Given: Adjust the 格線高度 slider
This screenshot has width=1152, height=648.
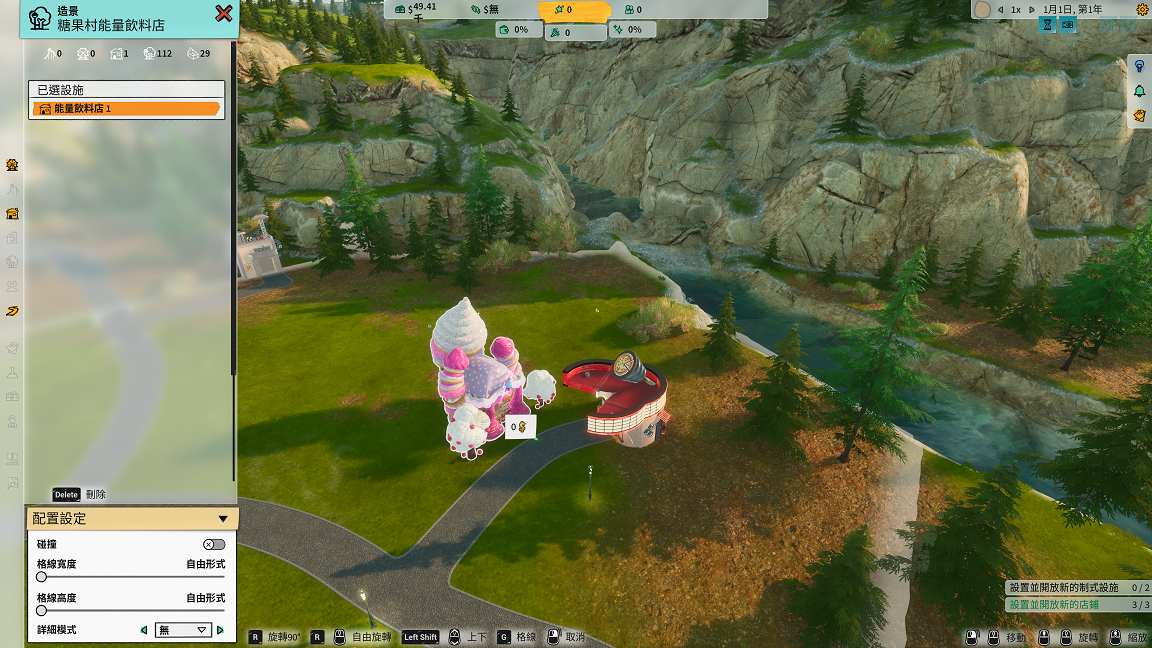Looking at the screenshot, I should click(42, 610).
